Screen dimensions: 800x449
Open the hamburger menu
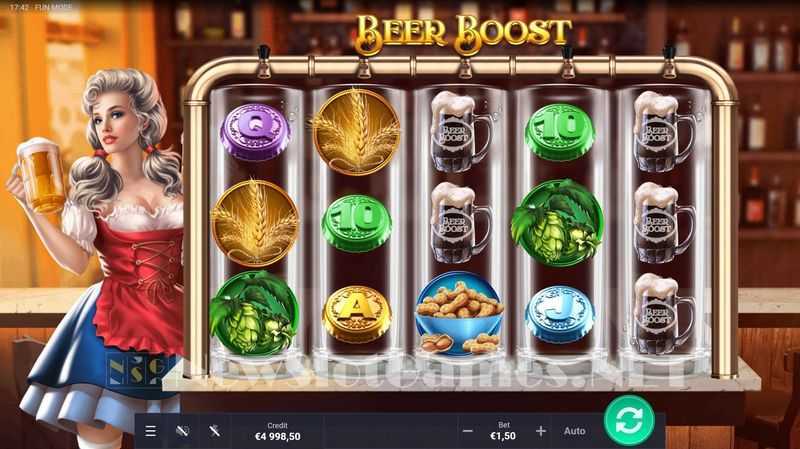151,431
